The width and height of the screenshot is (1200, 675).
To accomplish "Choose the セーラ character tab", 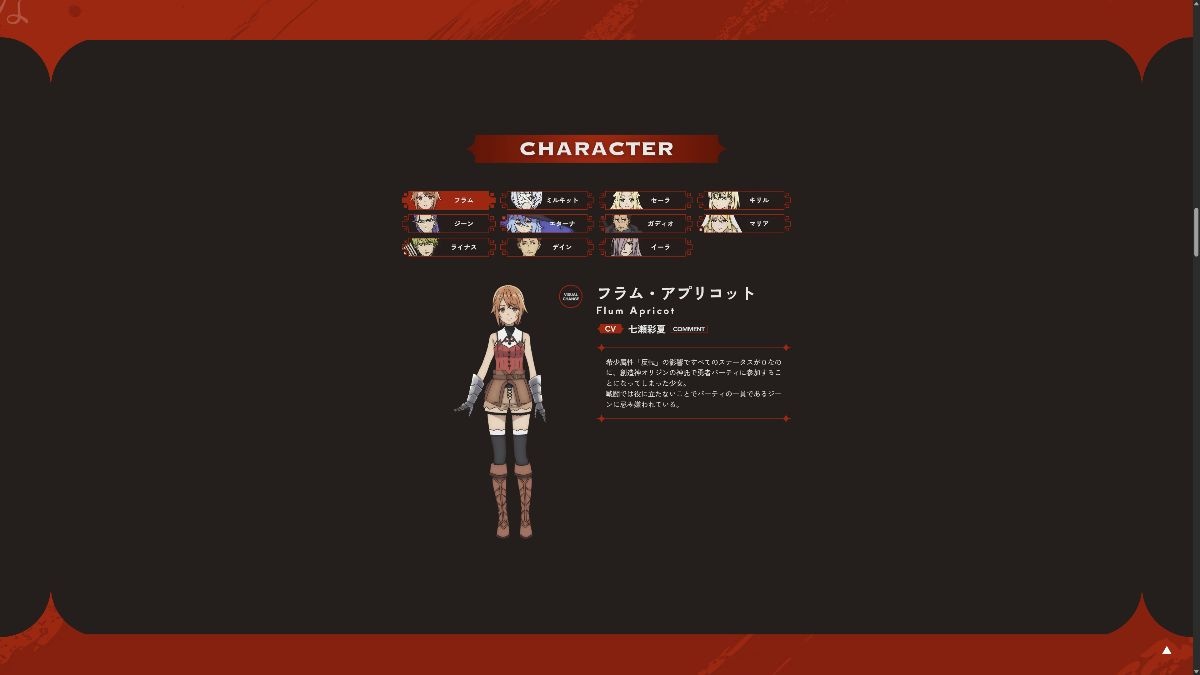I will [645, 200].
